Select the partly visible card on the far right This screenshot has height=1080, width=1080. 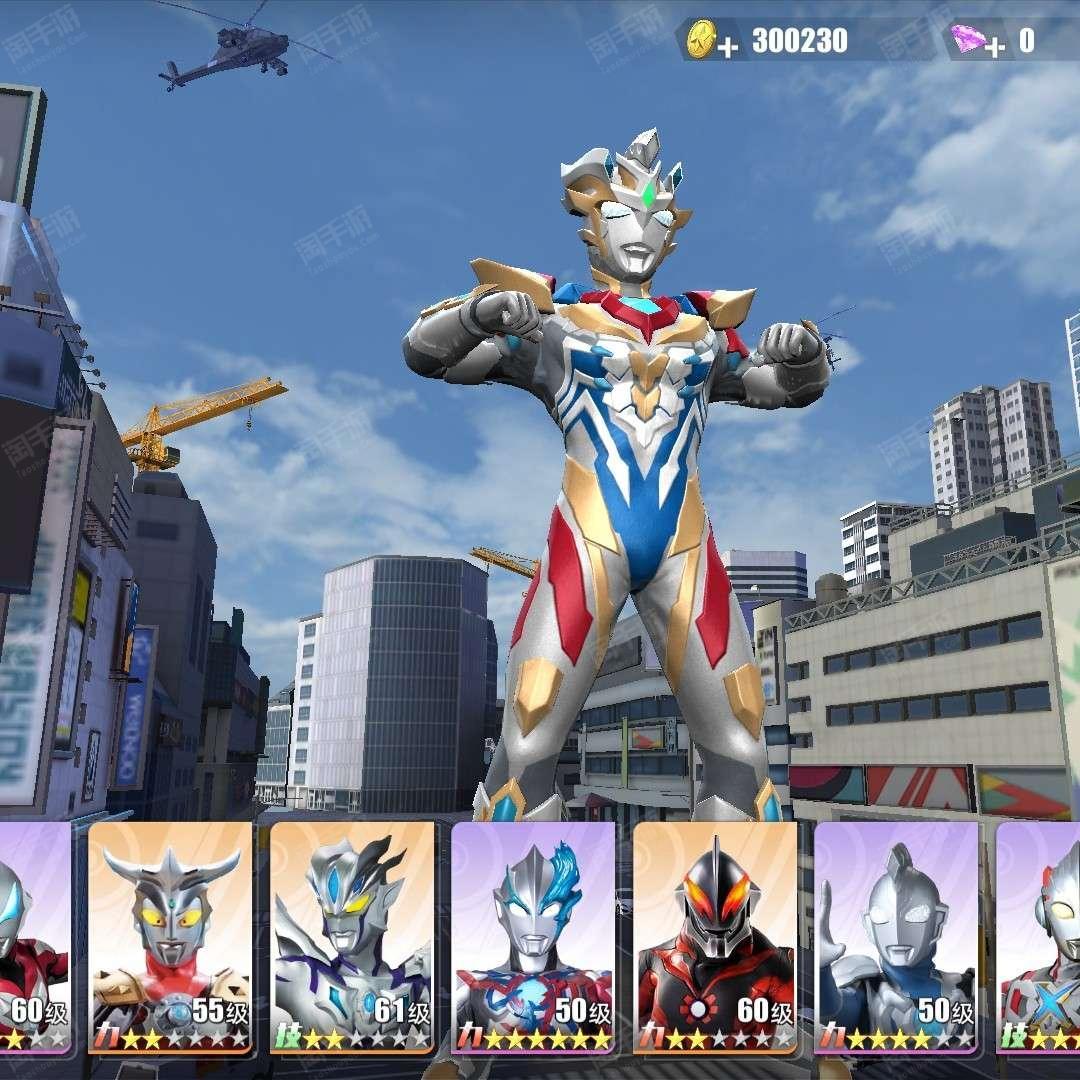point(1040,935)
